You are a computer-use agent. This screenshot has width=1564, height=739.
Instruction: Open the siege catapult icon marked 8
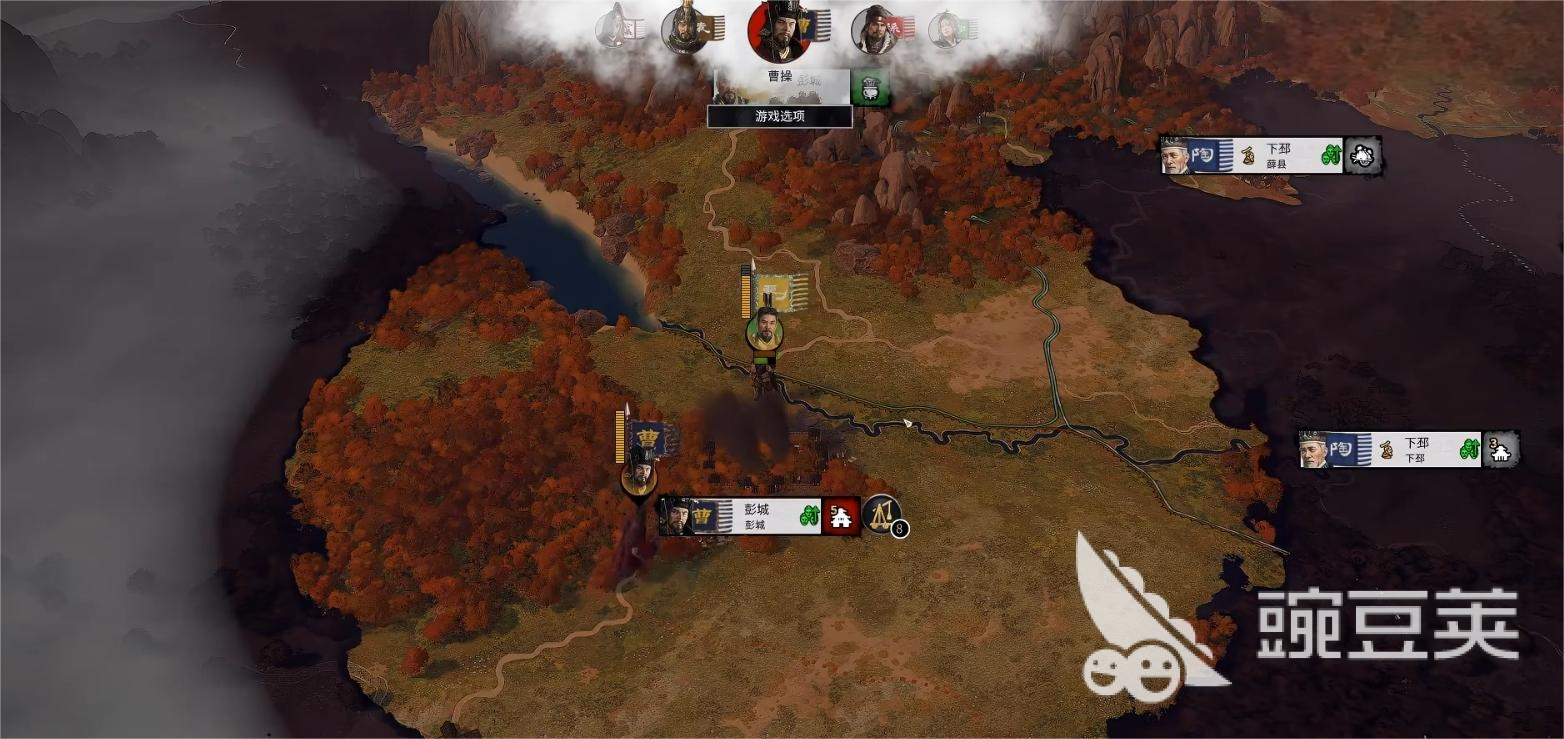point(882,514)
